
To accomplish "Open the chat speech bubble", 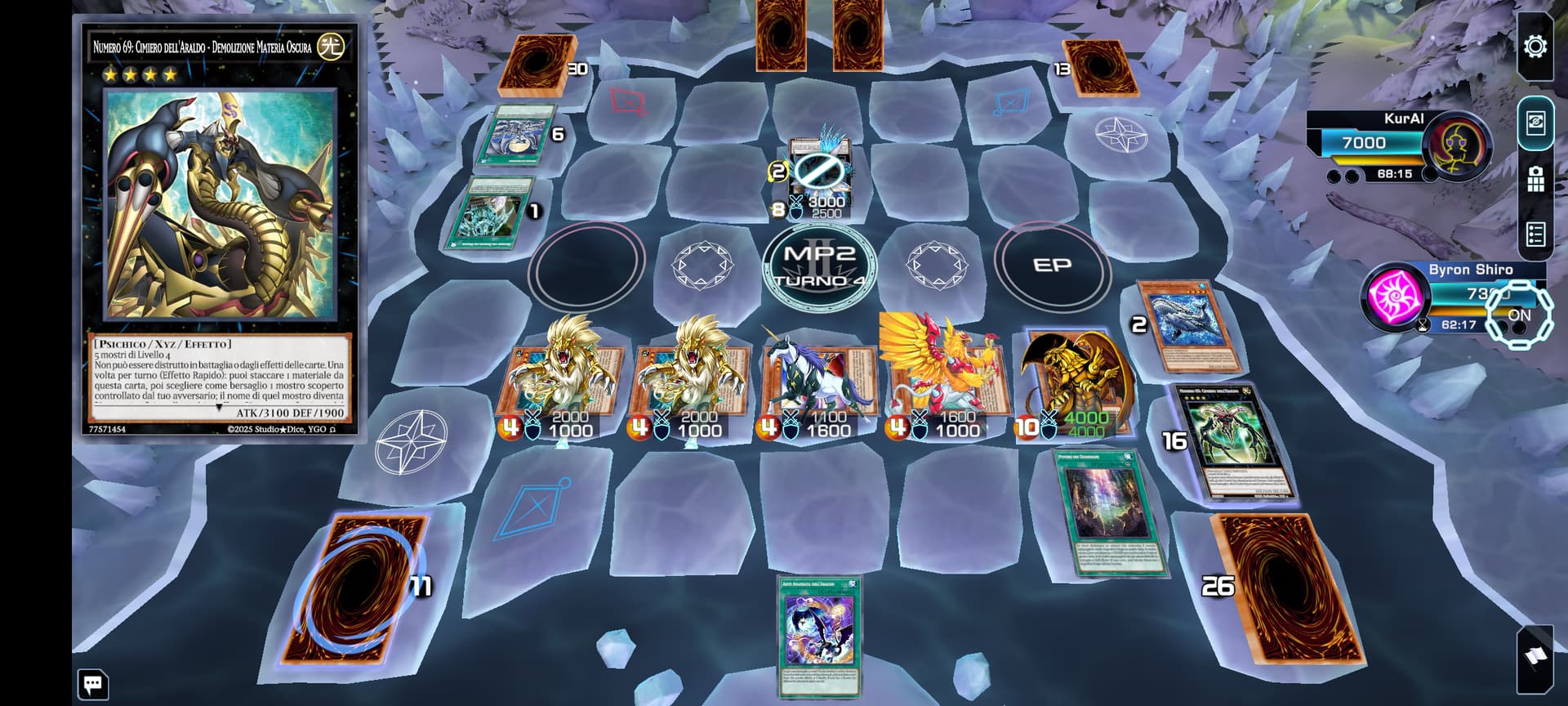I will (92, 685).
